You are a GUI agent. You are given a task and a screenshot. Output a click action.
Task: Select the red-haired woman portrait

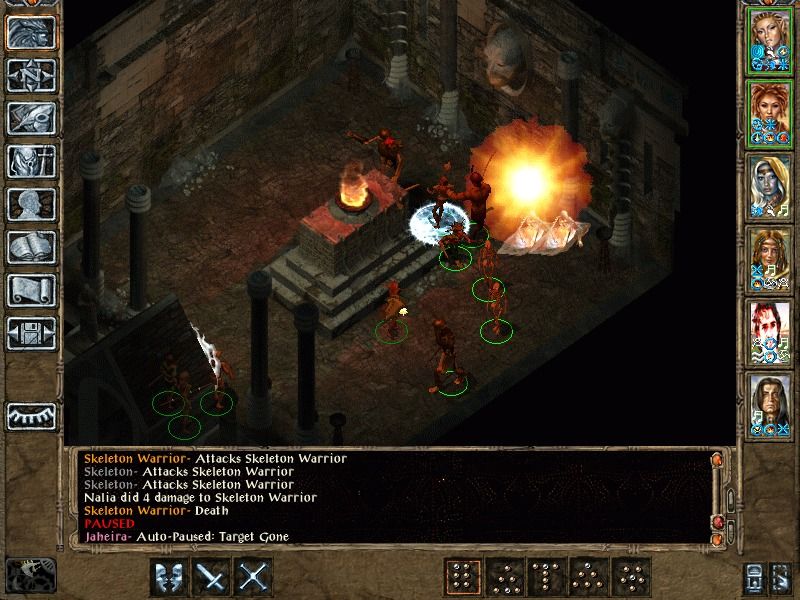[770, 113]
